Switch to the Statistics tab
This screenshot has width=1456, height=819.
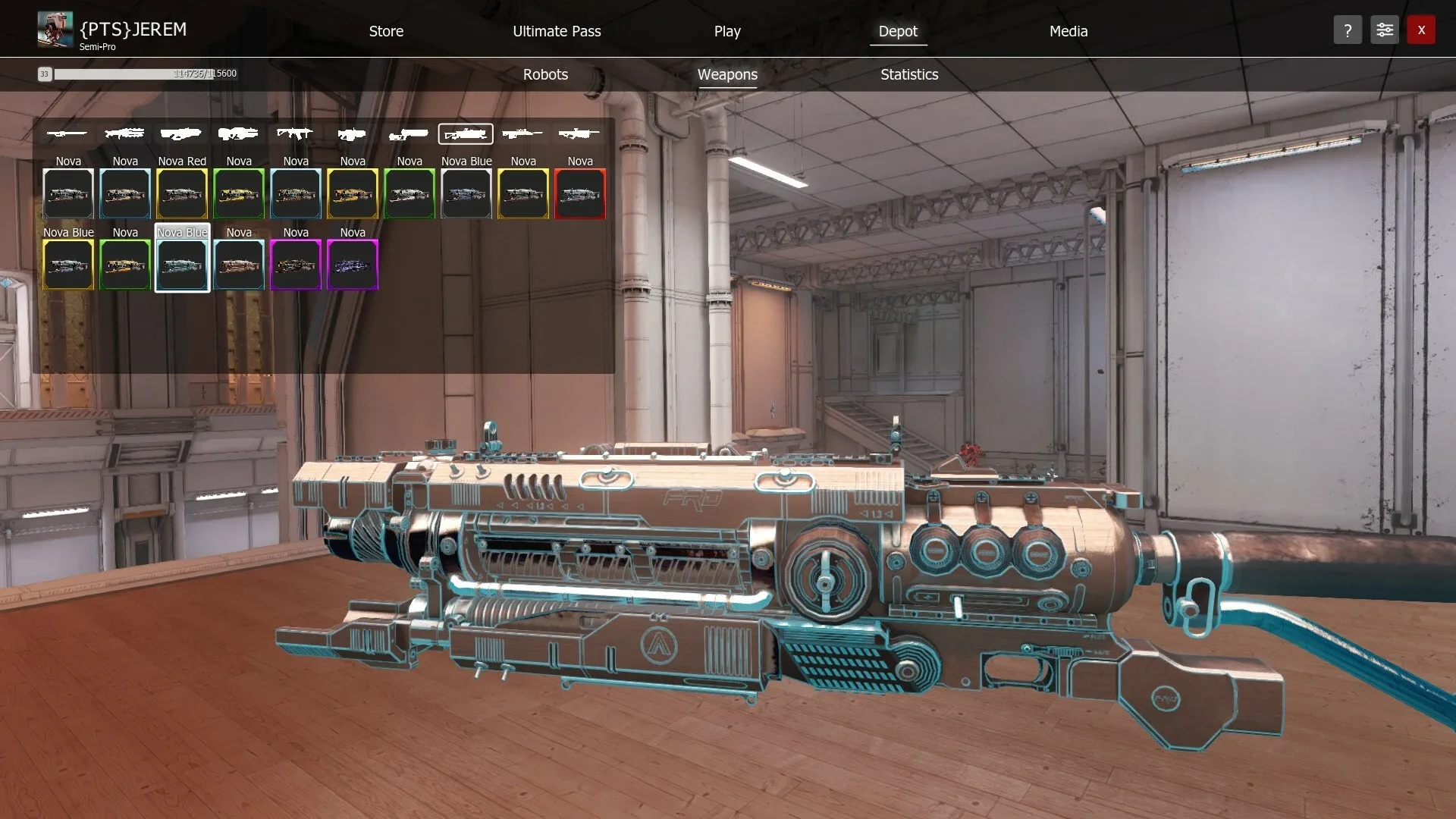[909, 74]
